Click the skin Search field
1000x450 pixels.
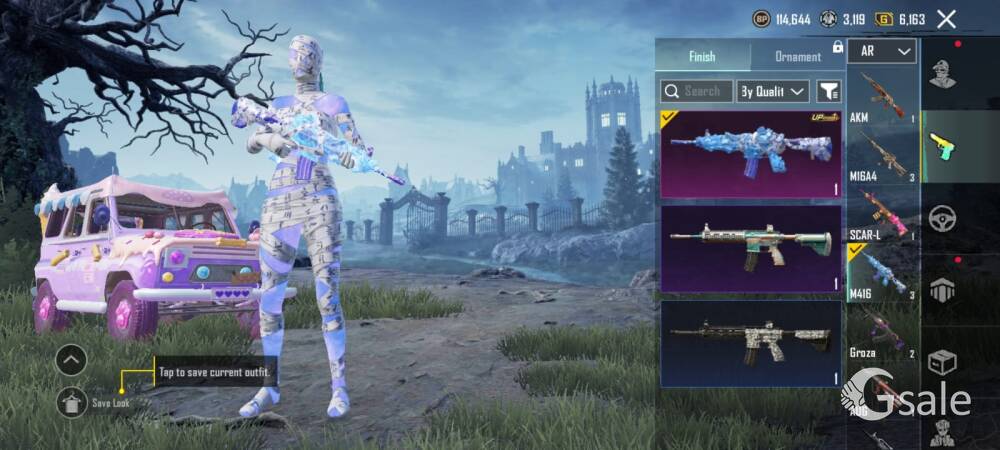click(697, 91)
